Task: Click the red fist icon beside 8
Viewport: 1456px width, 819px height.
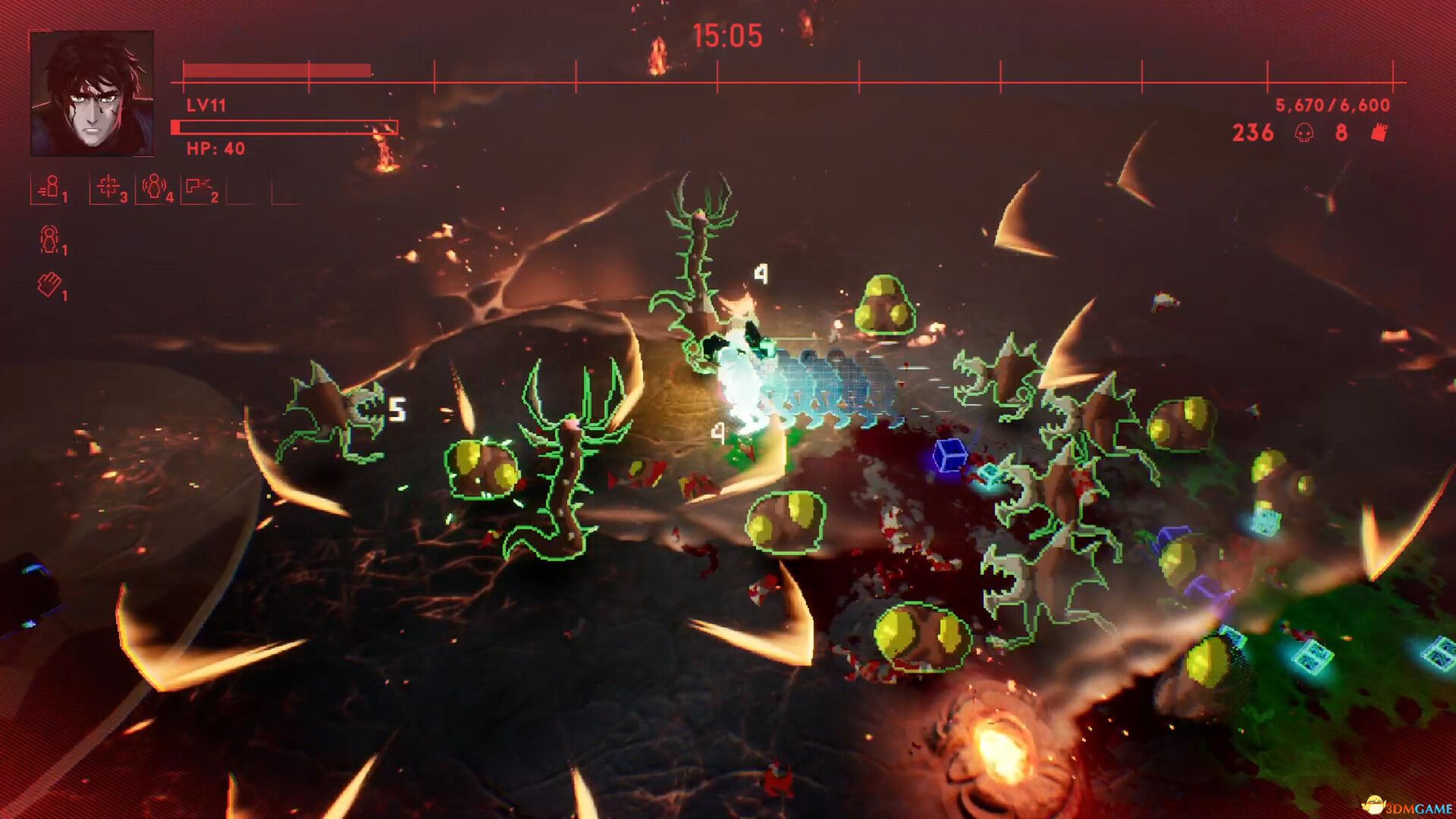Action: tap(1379, 133)
